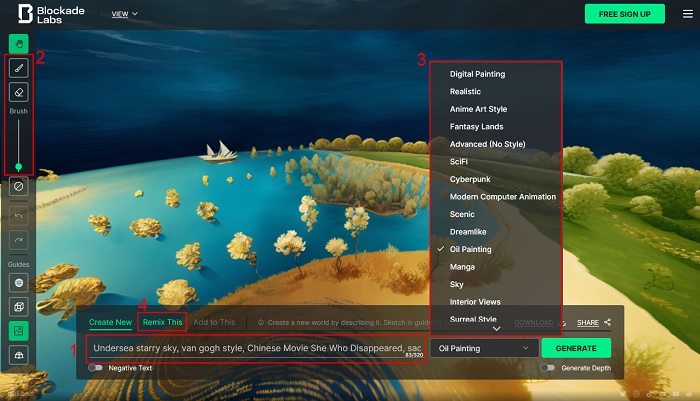Click the brush size slider handle

18,167
